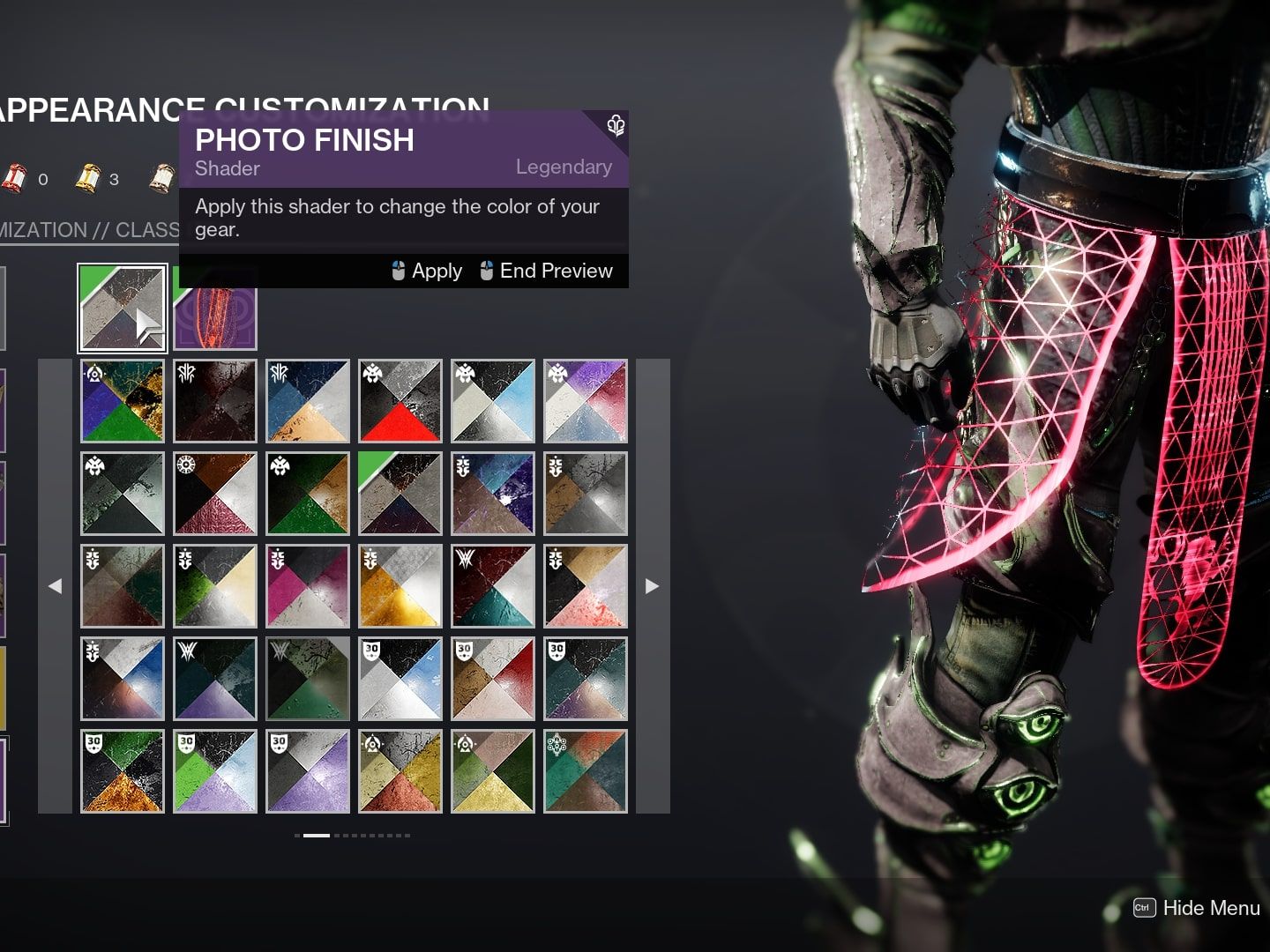This screenshot has height=952, width=1270.
Task: Select the equipped Photo Finish shader slot
Action: (x=123, y=308)
